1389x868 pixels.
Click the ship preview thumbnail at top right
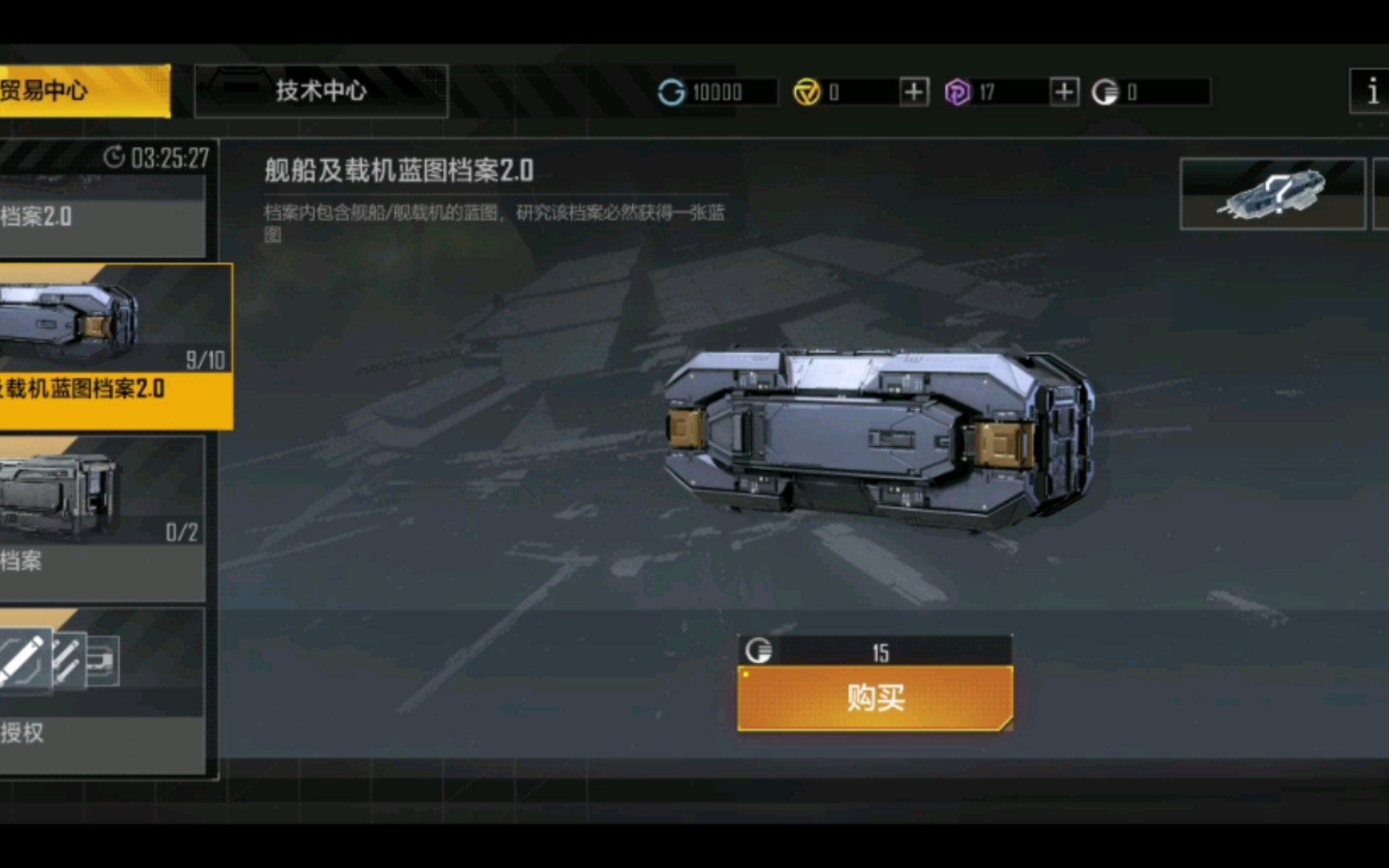tap(1273, 193)
